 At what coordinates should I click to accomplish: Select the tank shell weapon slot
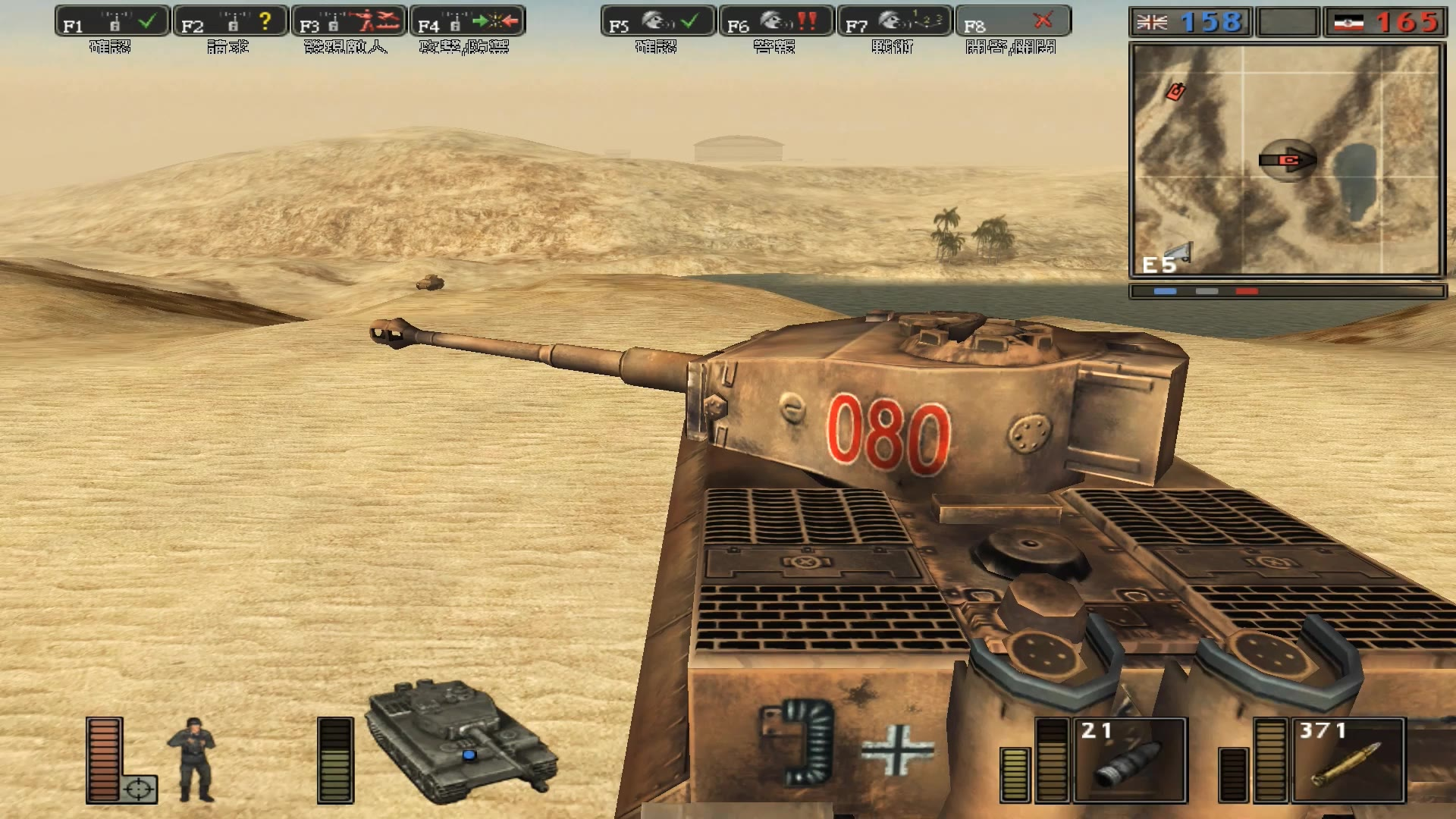[x=1129, y=760]
